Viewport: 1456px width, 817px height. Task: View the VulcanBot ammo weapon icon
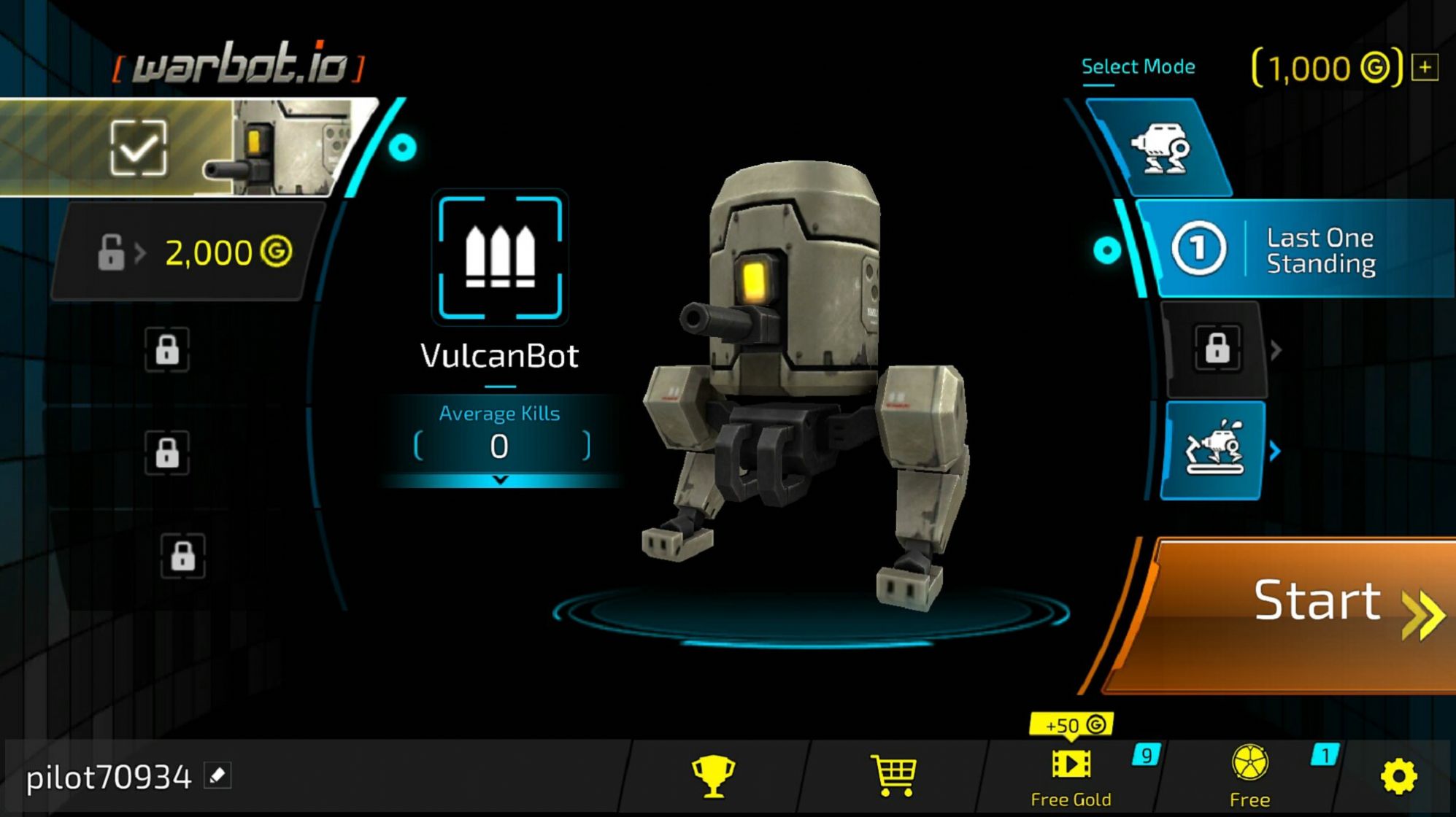(500, 258)
